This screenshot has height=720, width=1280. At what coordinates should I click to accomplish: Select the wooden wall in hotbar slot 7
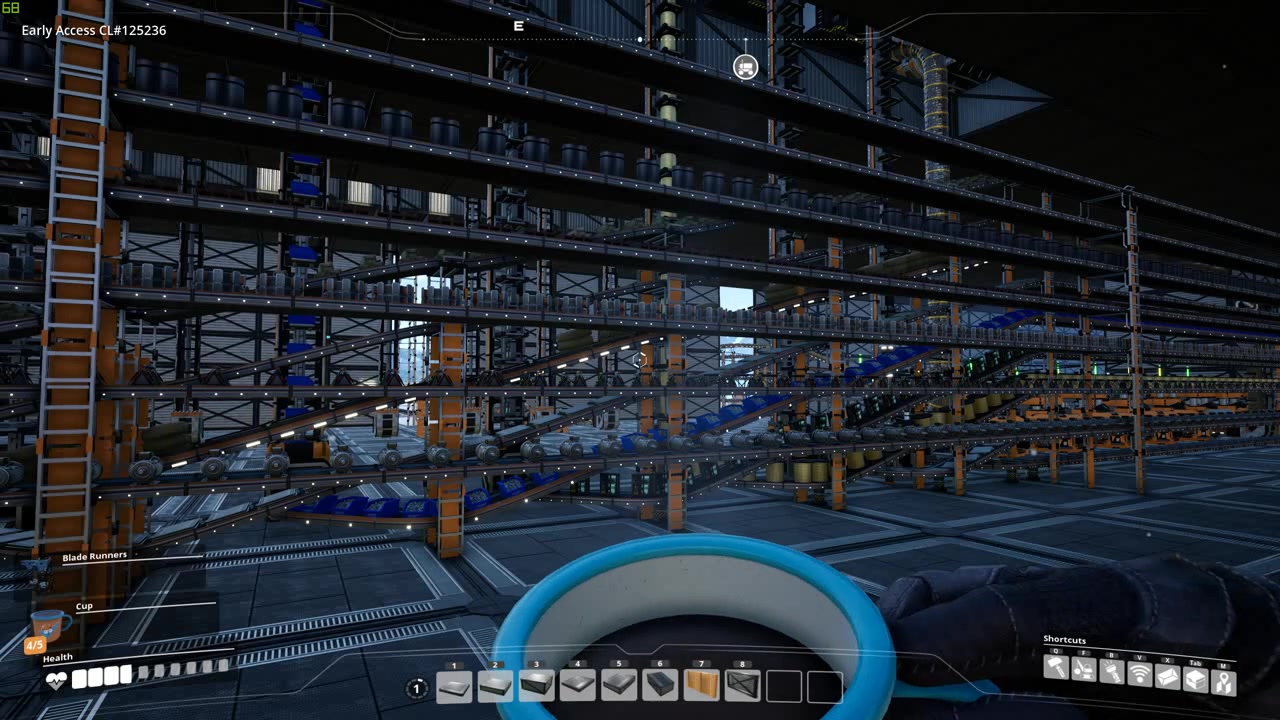701,686
